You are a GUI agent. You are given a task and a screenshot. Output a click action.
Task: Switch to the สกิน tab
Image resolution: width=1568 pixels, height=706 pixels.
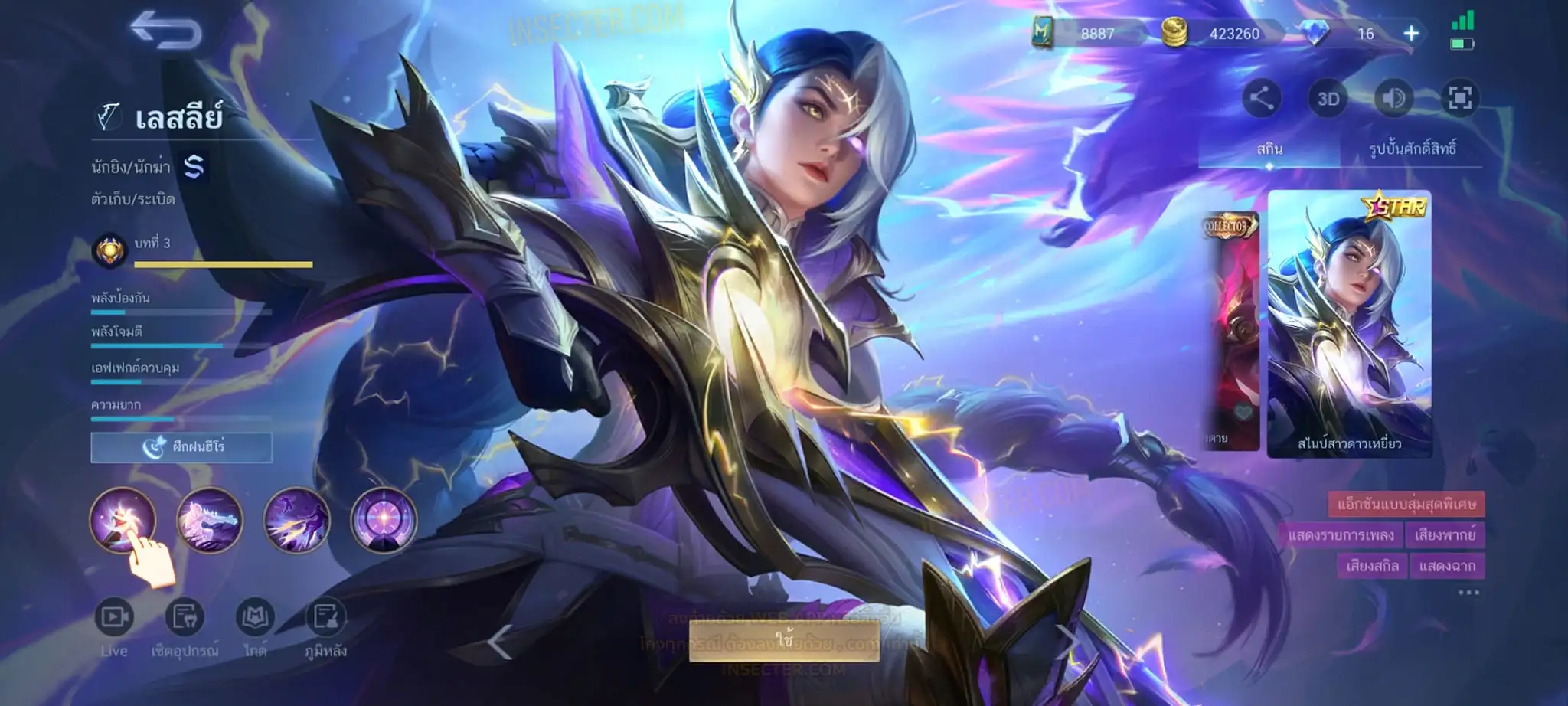click(1269, 149)
